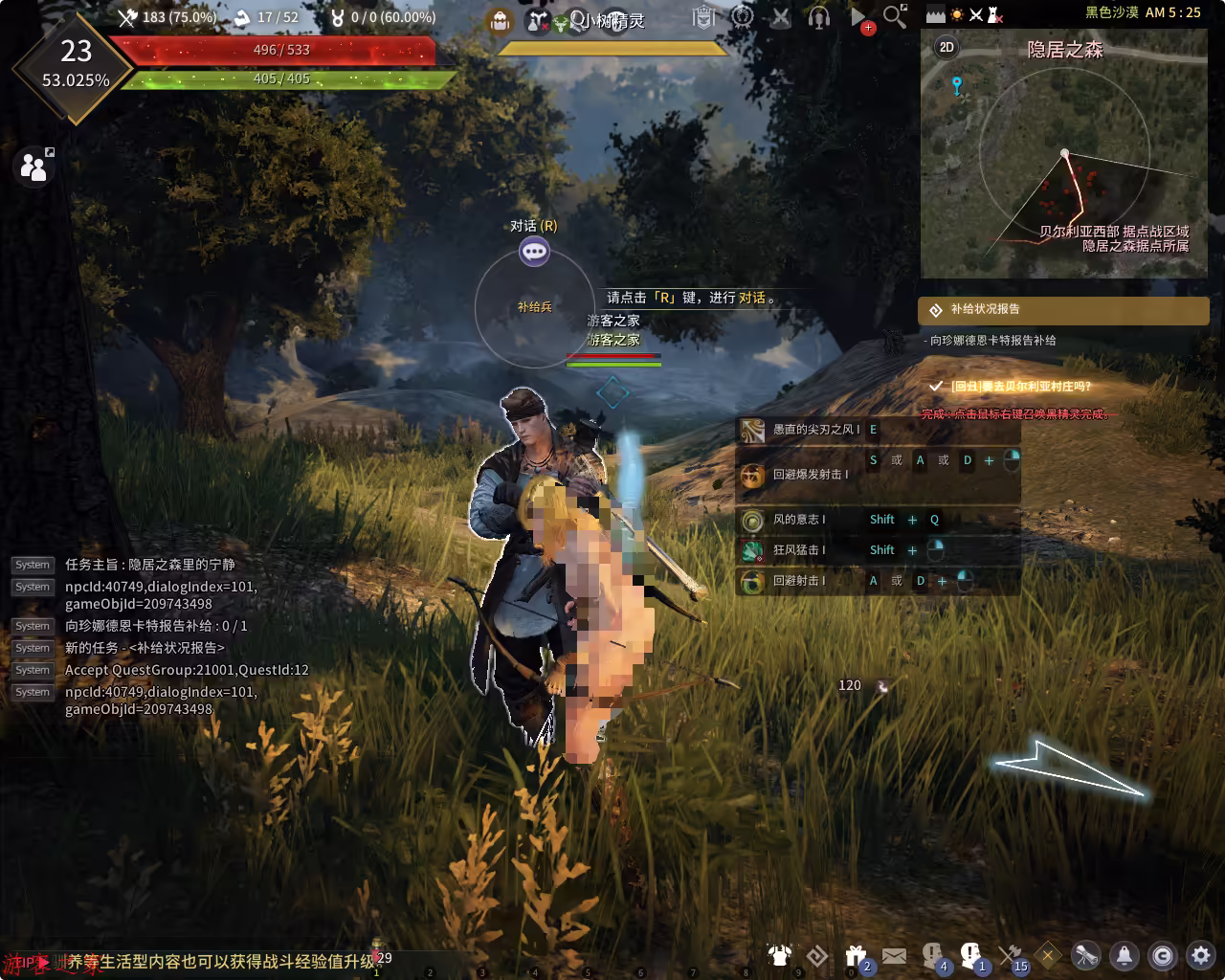
Task: Open the gift box rewards
Action: (856, 955)
